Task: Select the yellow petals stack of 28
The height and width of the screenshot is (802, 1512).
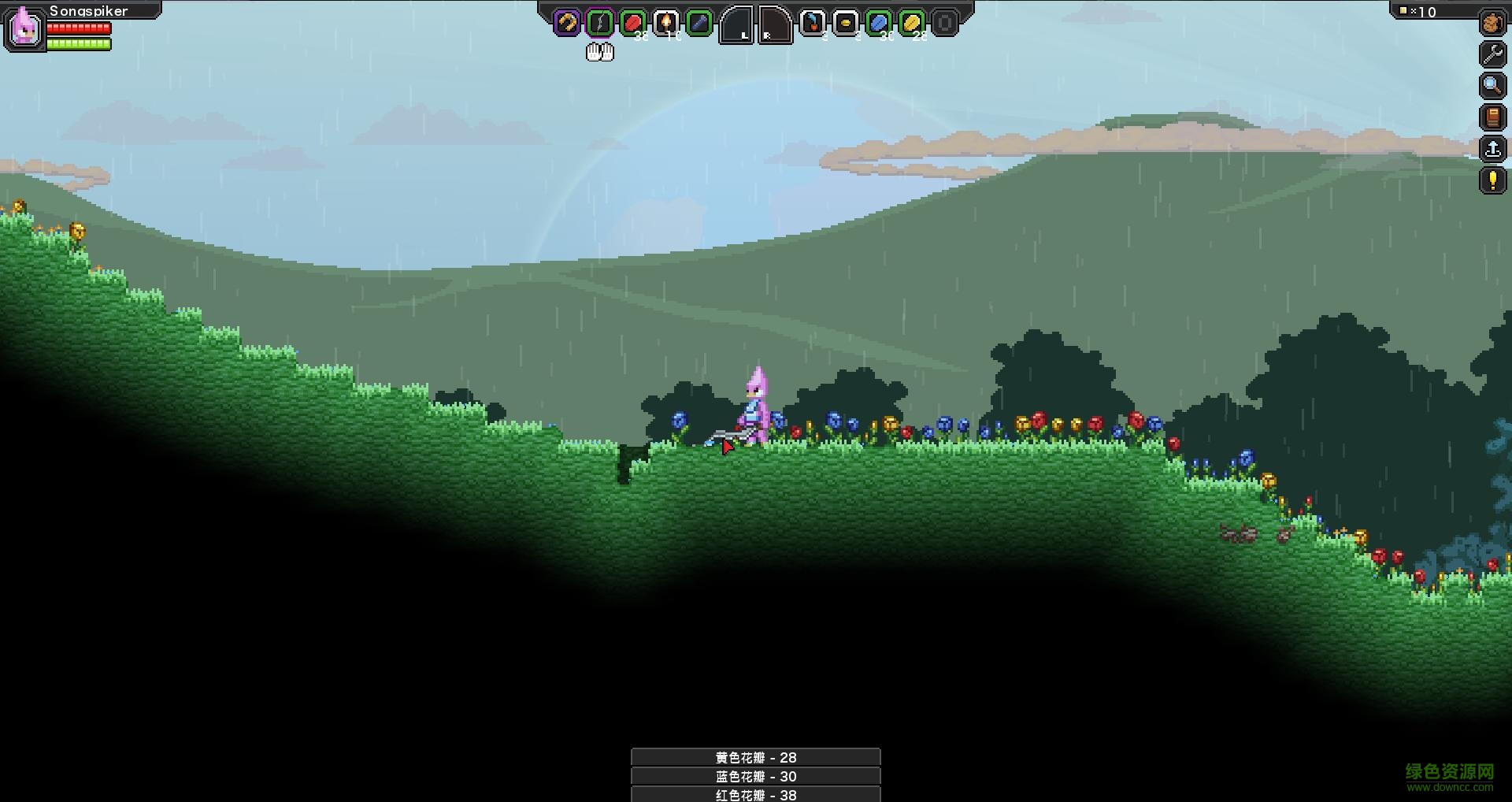Action: pos(911,22)
